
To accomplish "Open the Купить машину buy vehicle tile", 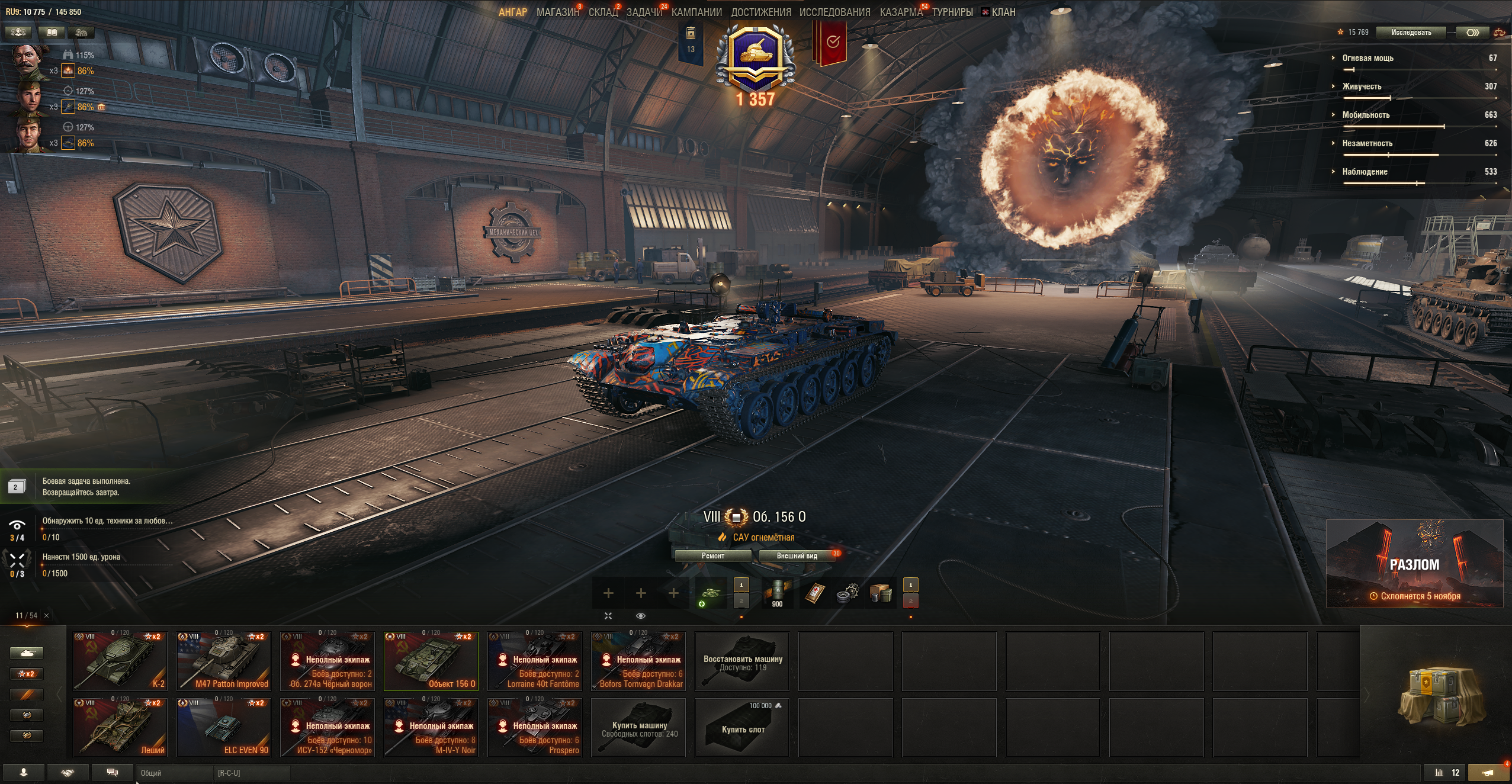I will [x=638, y=728].
